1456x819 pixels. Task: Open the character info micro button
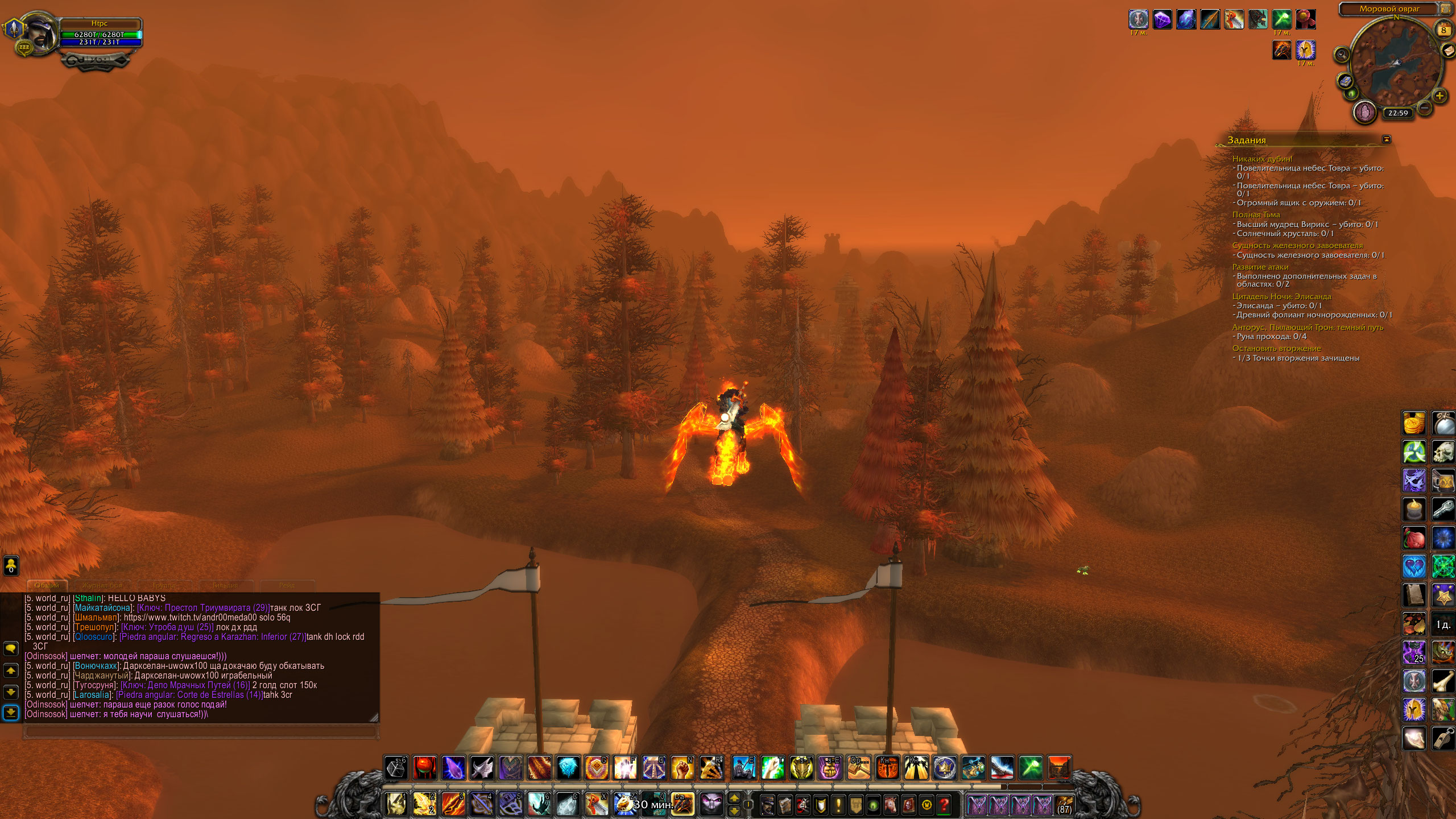click(x=768, y=805)
